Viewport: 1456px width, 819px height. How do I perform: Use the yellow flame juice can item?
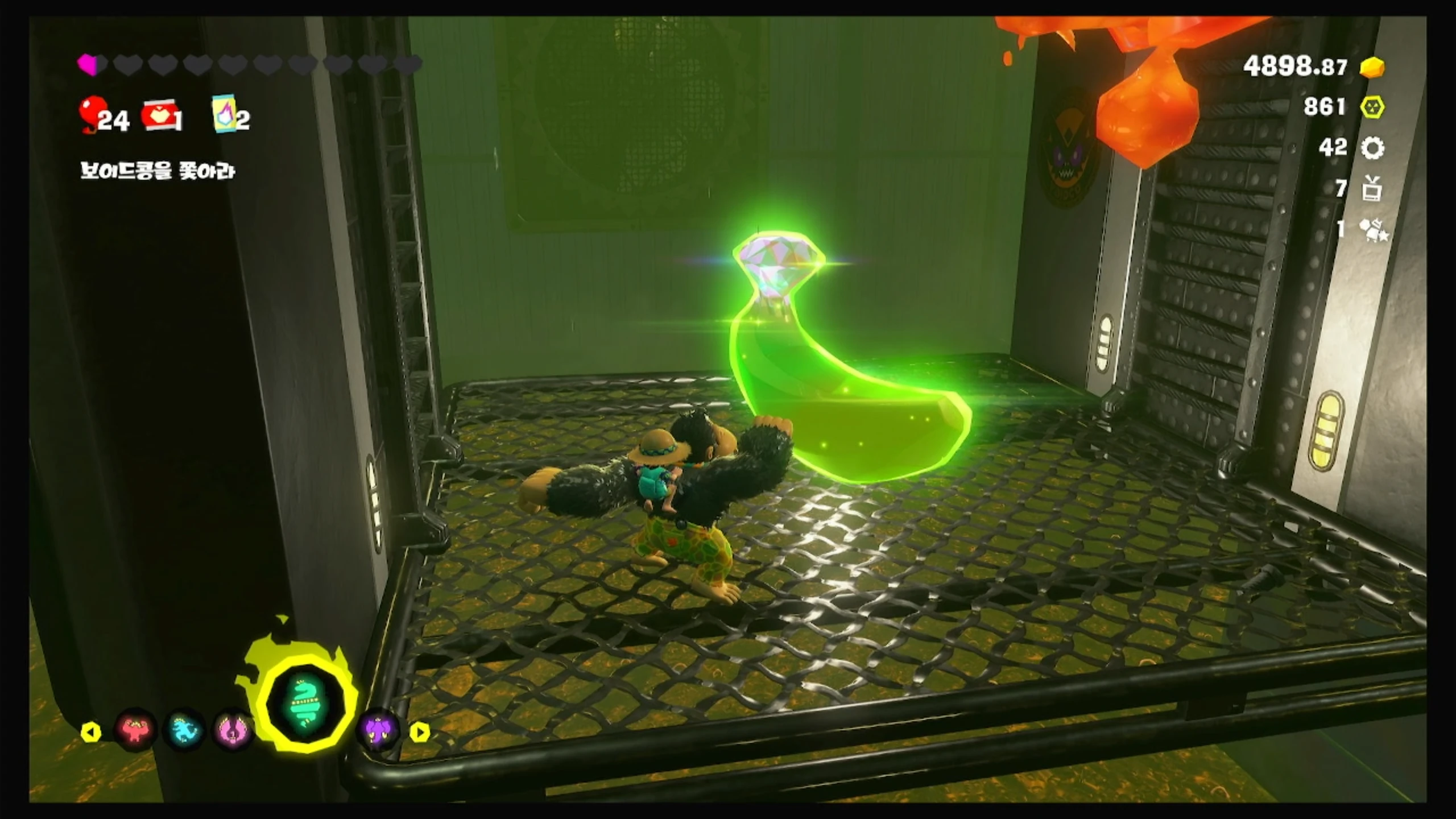click(225, 115)
